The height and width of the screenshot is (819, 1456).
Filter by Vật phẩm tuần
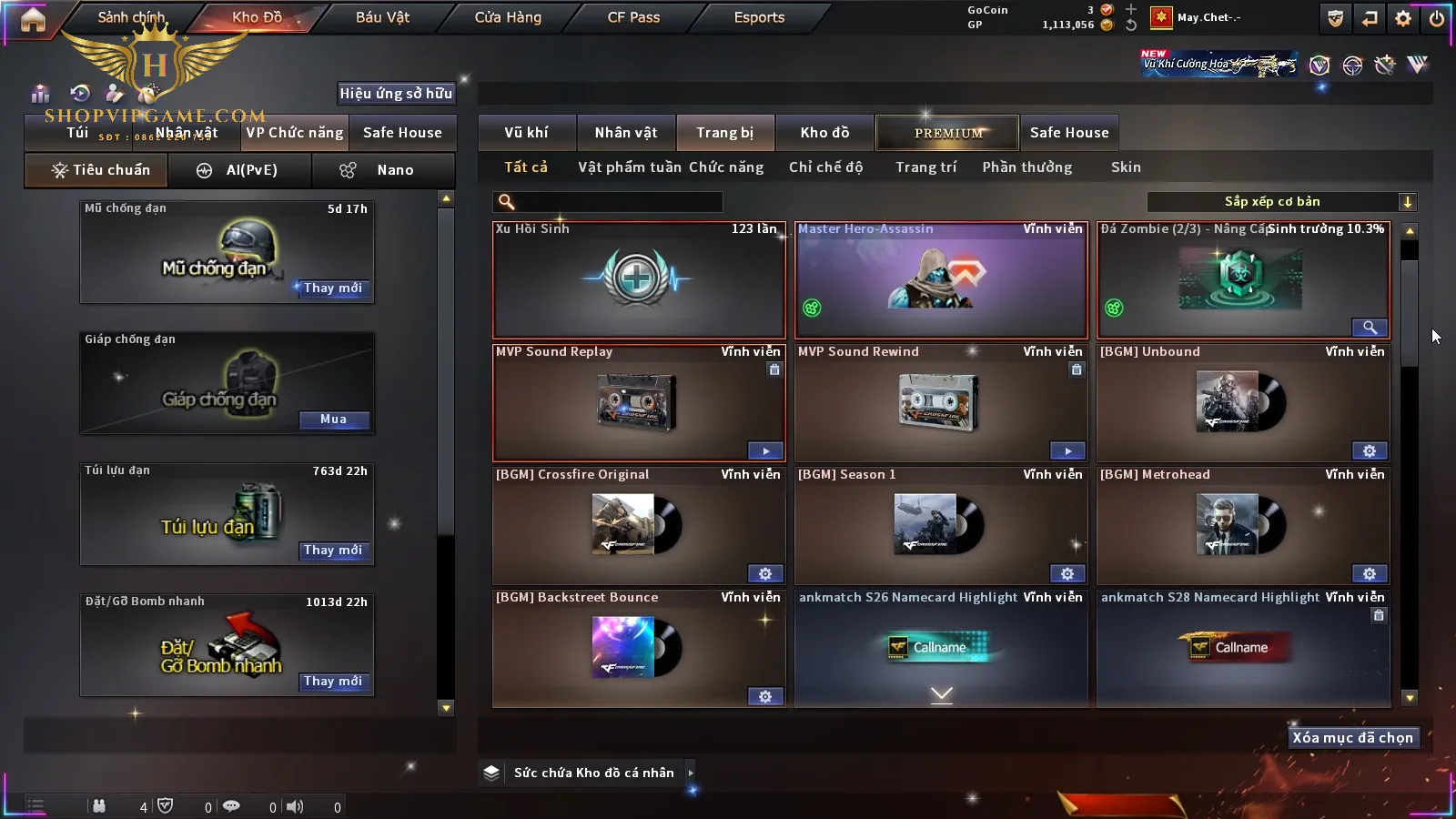pos(629,167)
